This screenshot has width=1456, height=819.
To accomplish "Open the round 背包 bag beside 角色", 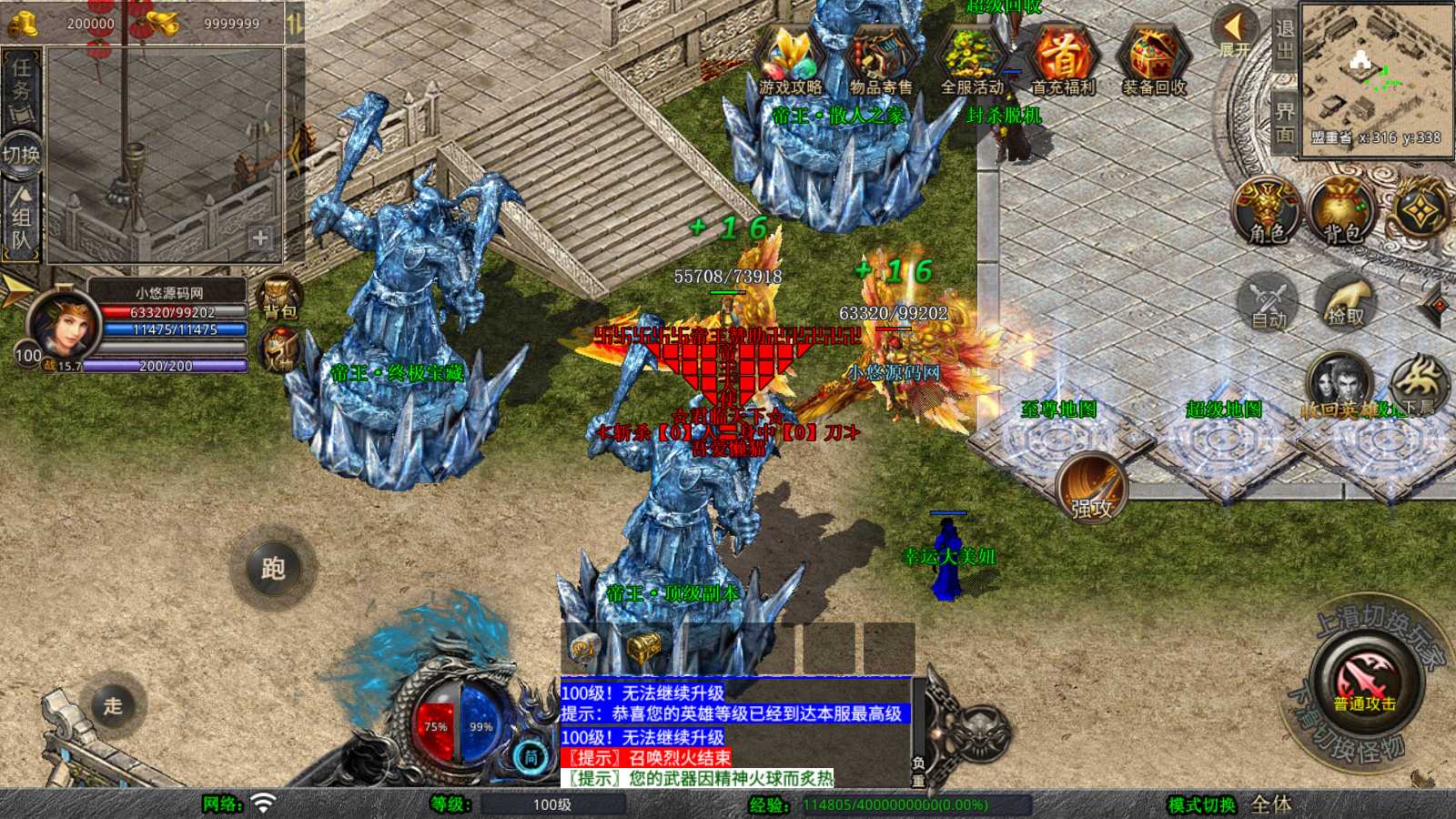I will (x=1341, y=211).
